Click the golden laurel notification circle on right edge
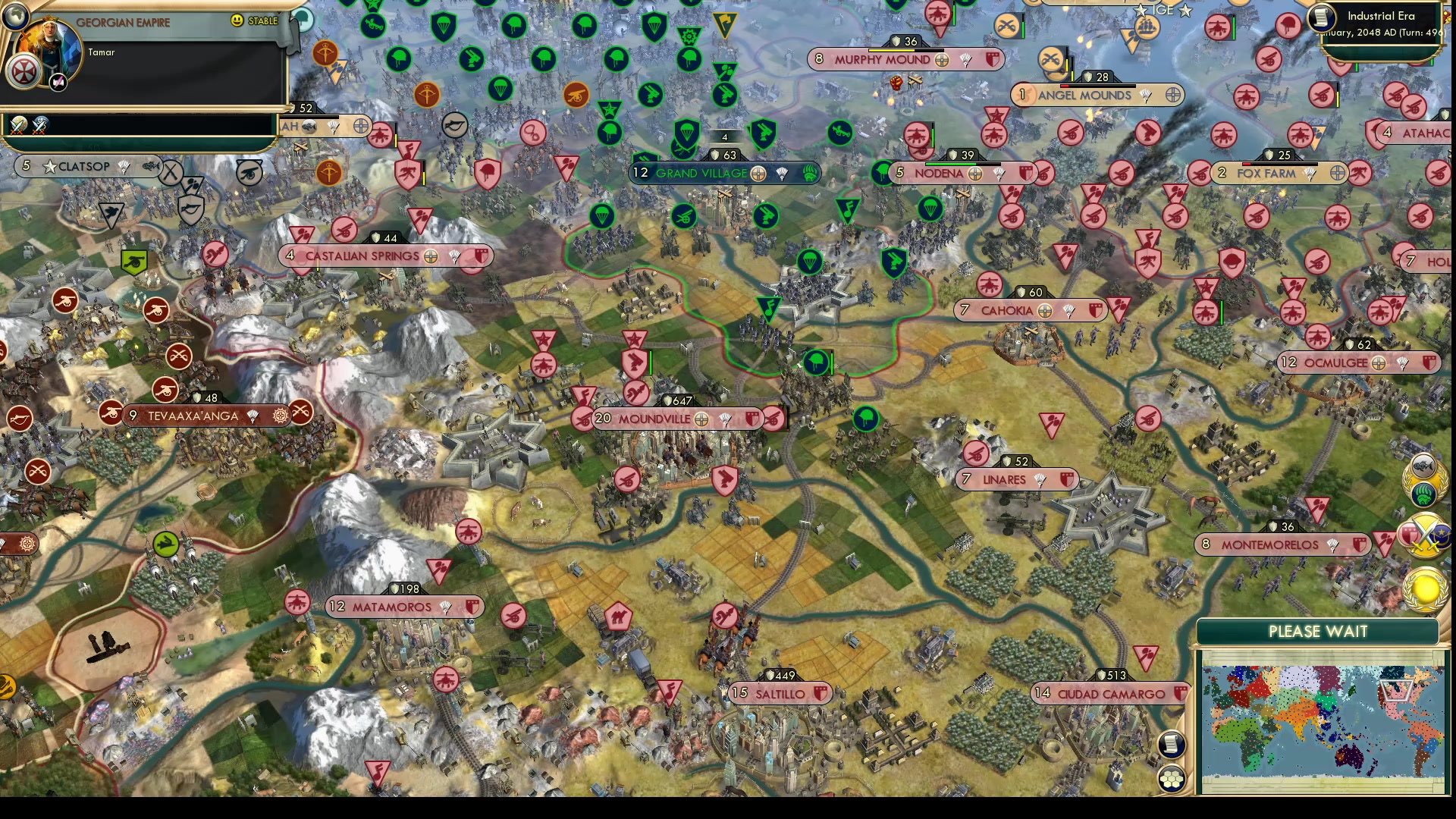 pos(1424,589)
